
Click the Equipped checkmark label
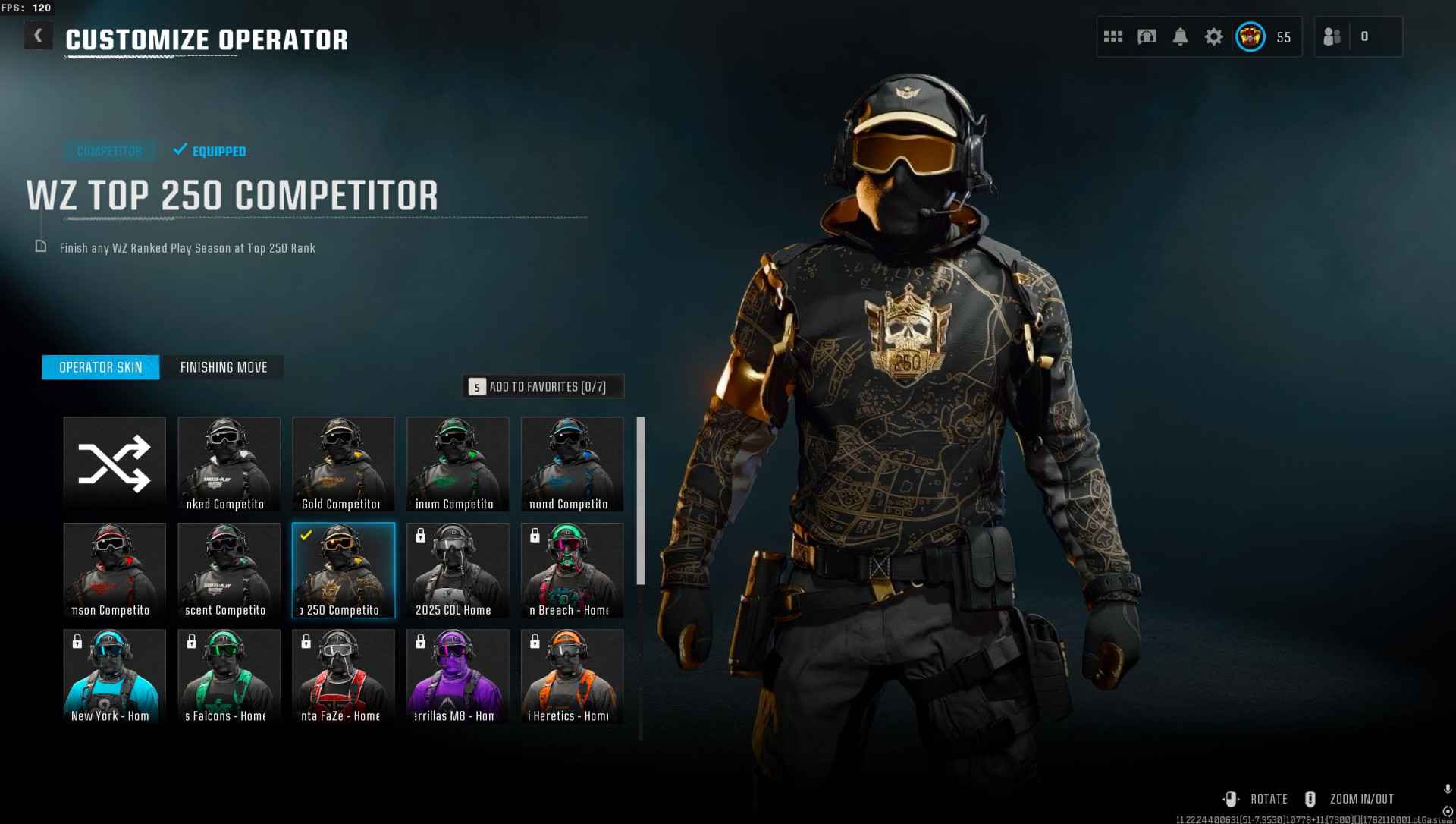click(x=210, y=151)
